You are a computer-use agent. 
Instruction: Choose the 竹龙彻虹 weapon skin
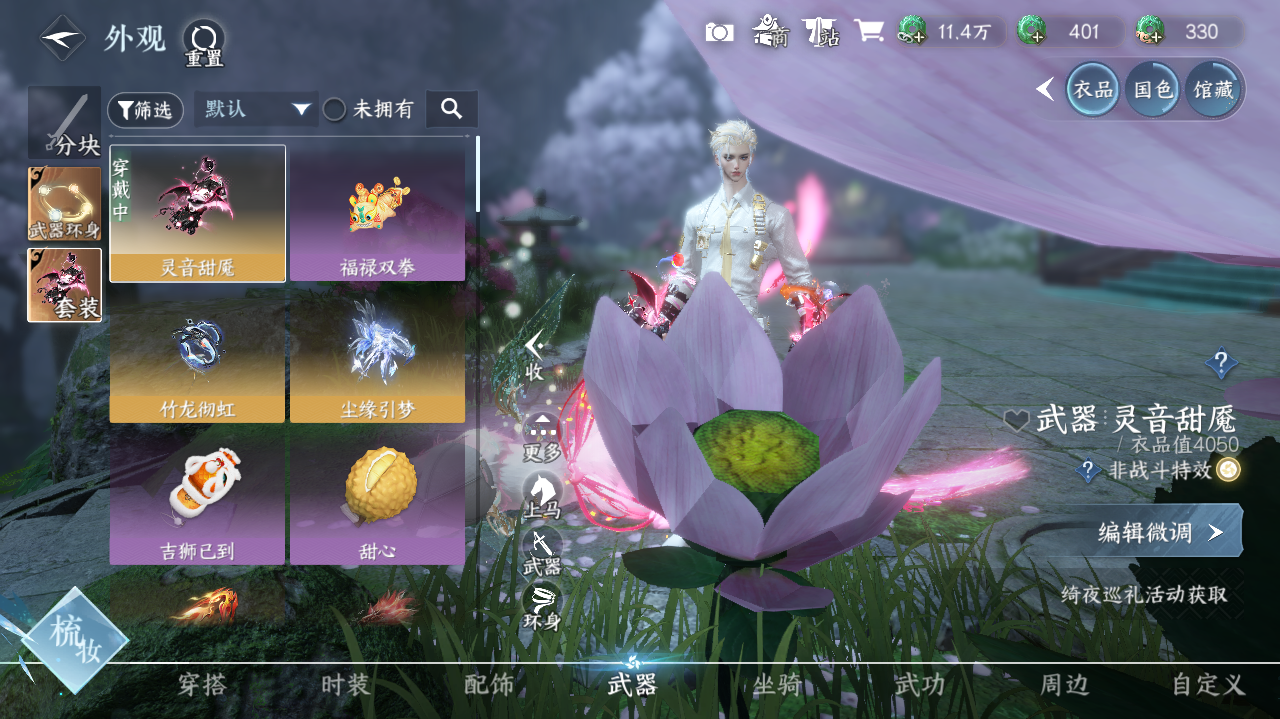click(x=198, y=355)
